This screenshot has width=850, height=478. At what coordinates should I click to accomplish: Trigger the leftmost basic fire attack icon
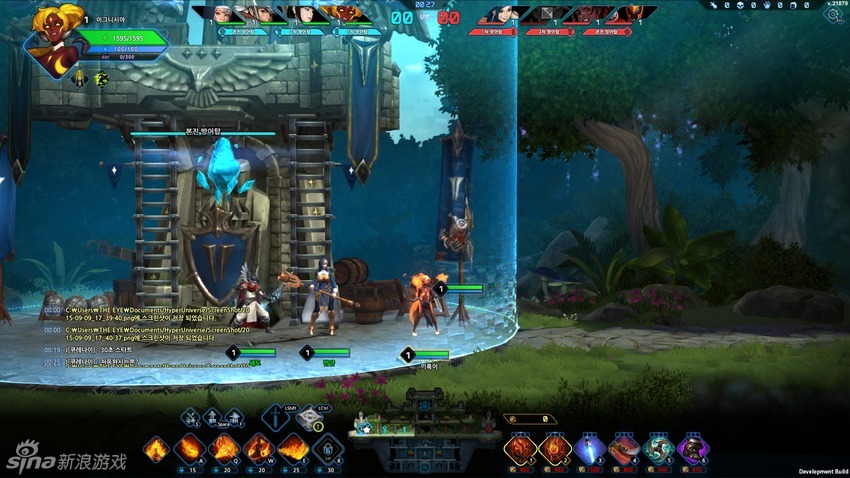pos(156,449)
